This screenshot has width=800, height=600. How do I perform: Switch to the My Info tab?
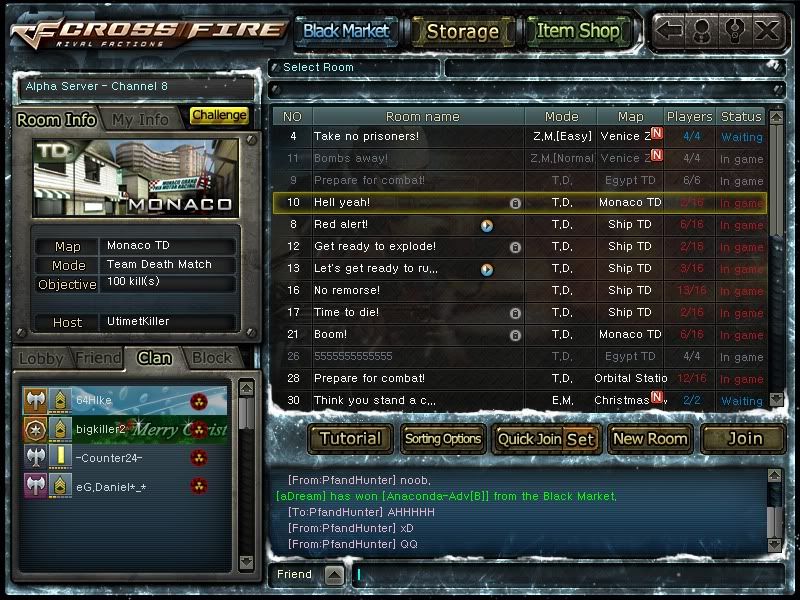(140, 119)
